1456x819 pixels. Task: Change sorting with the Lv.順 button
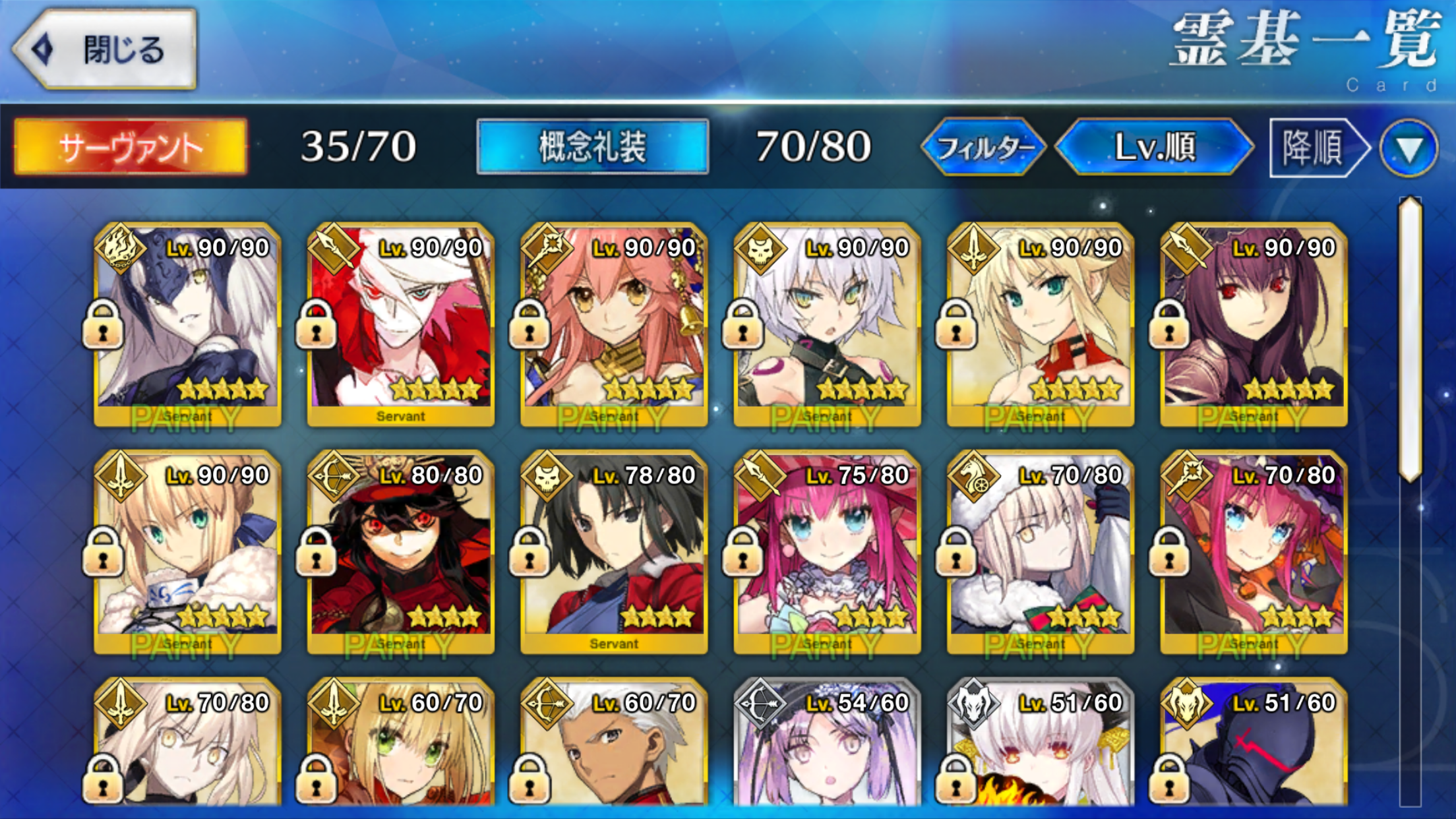[x=1154, y=146]
